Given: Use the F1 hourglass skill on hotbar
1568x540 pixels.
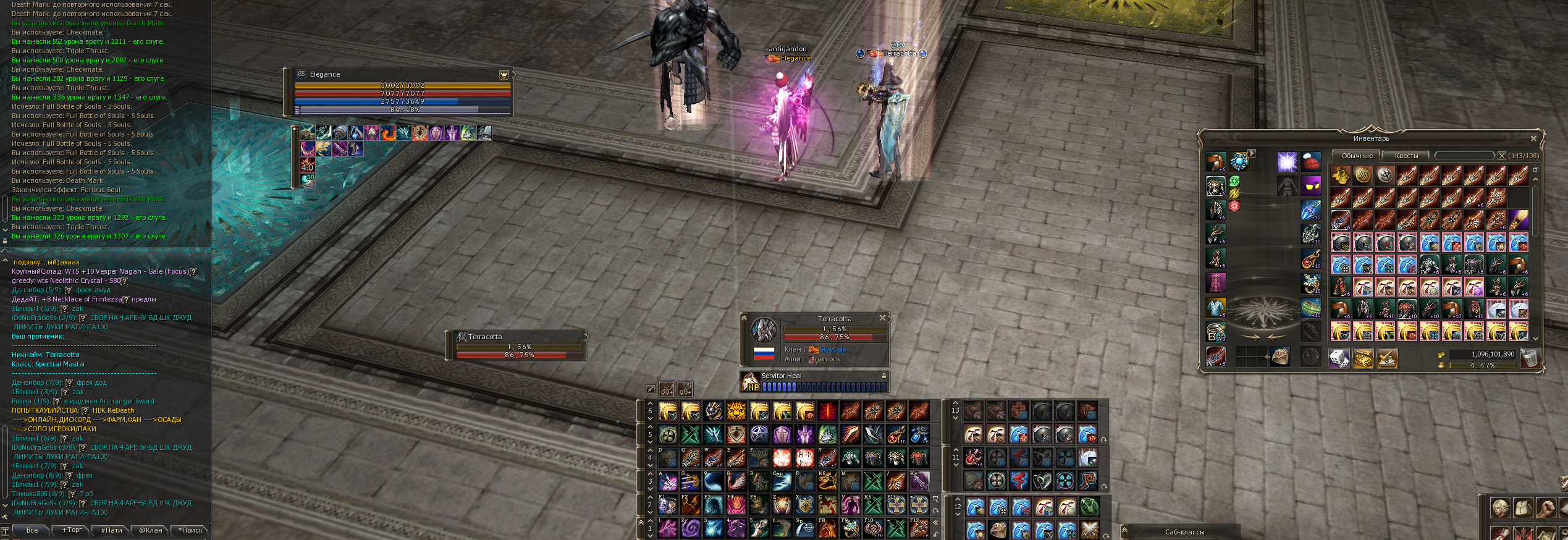Looking at the screenshot, I should coord(667,505).
